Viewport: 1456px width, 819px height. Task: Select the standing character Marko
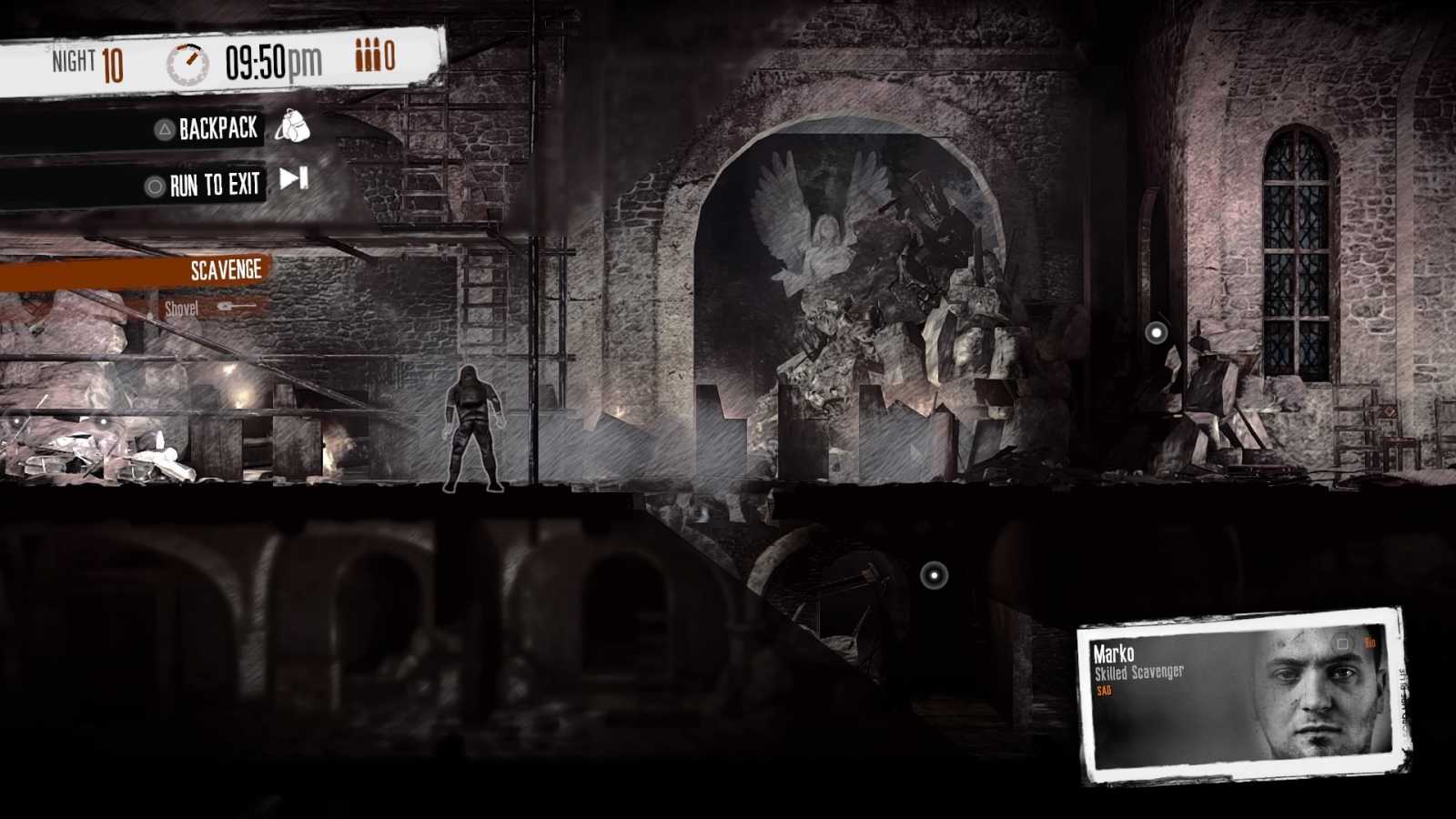click(x=474, y=428)
